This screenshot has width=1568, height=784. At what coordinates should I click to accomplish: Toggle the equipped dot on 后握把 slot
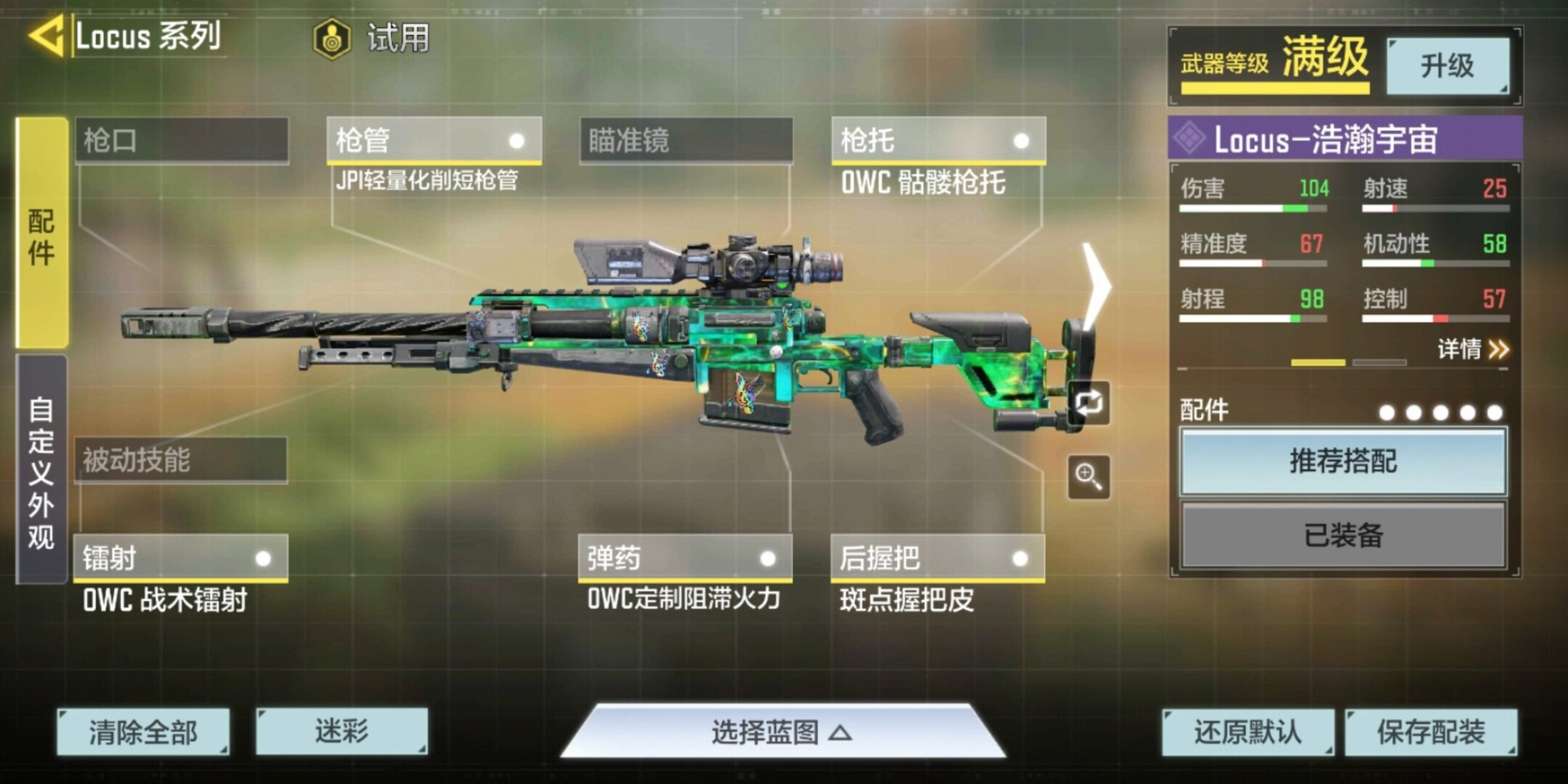coord(1020,559)
